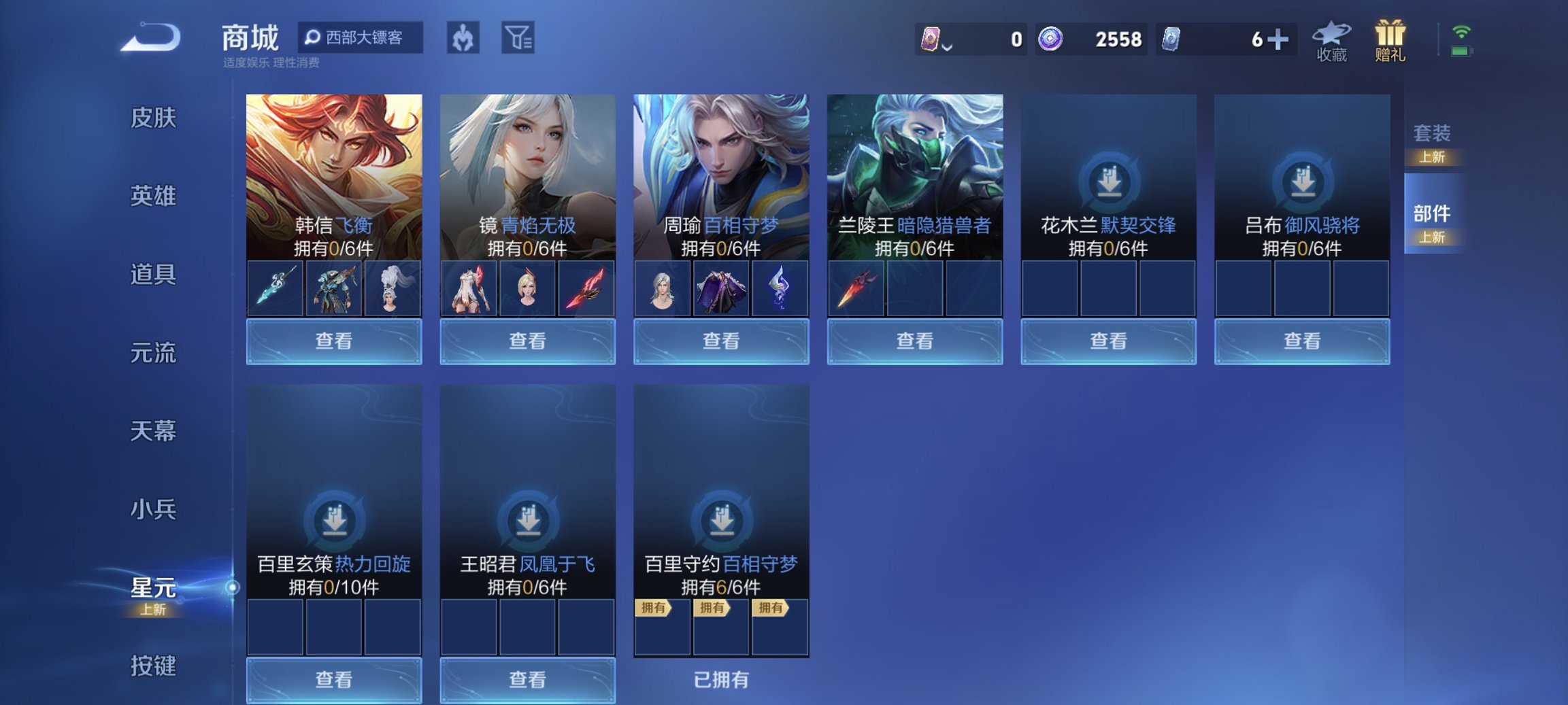
Task: Click the plus to add more tokens
Action: (x=1280, y=40)
